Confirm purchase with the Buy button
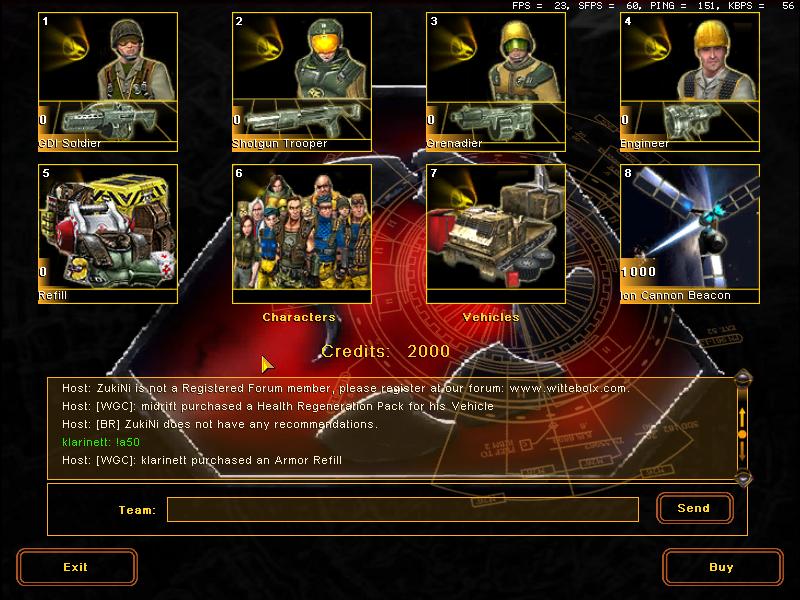Viewport: 800px width, 600px height. click(x=722, y=567)
